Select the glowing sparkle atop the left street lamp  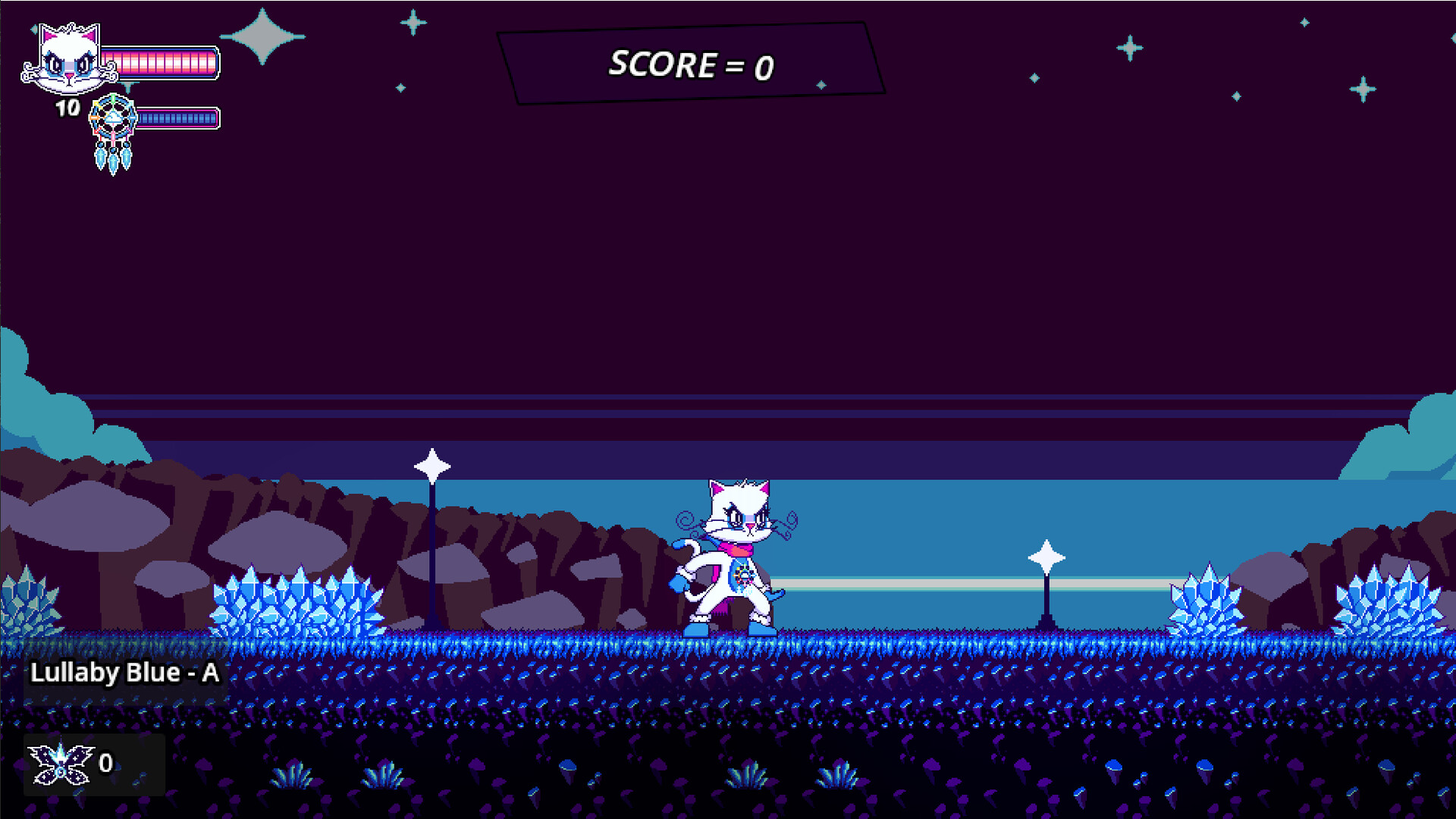tap(432, 464)
